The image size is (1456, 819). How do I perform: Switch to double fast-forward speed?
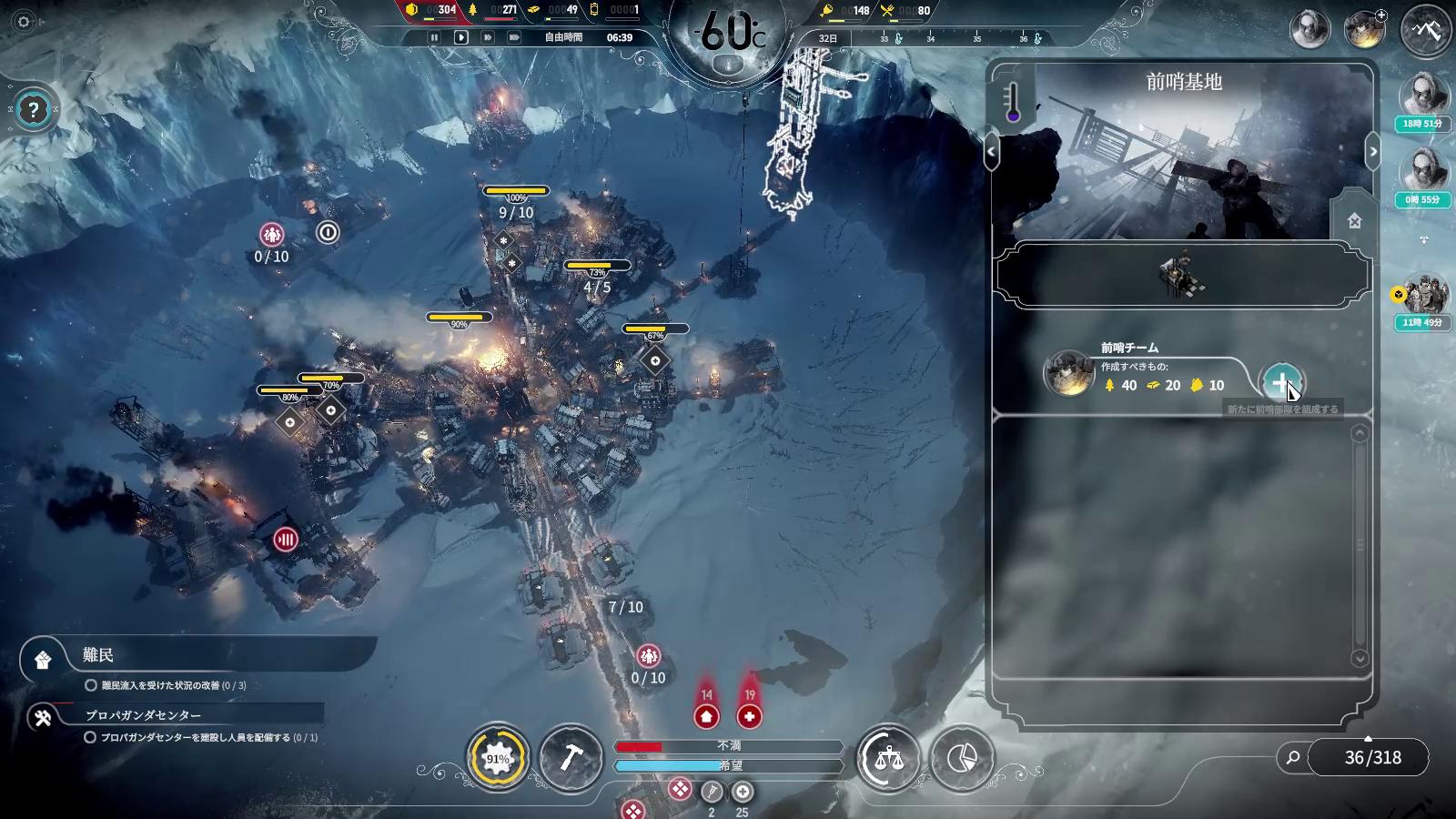click(488, 37)
